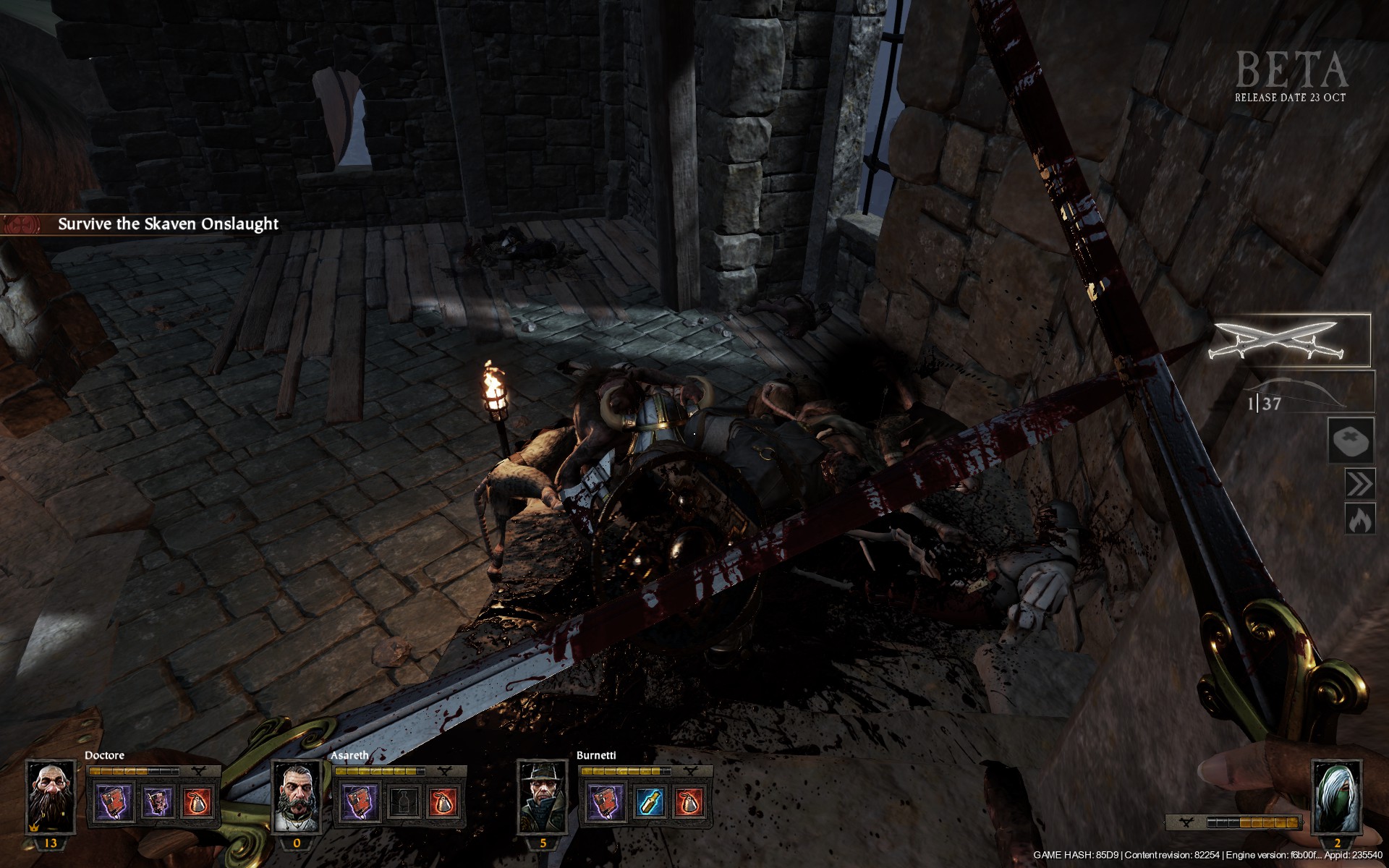Click Burnetti's witch hunter portrait
1389x868 pixels.
(543, 797)
